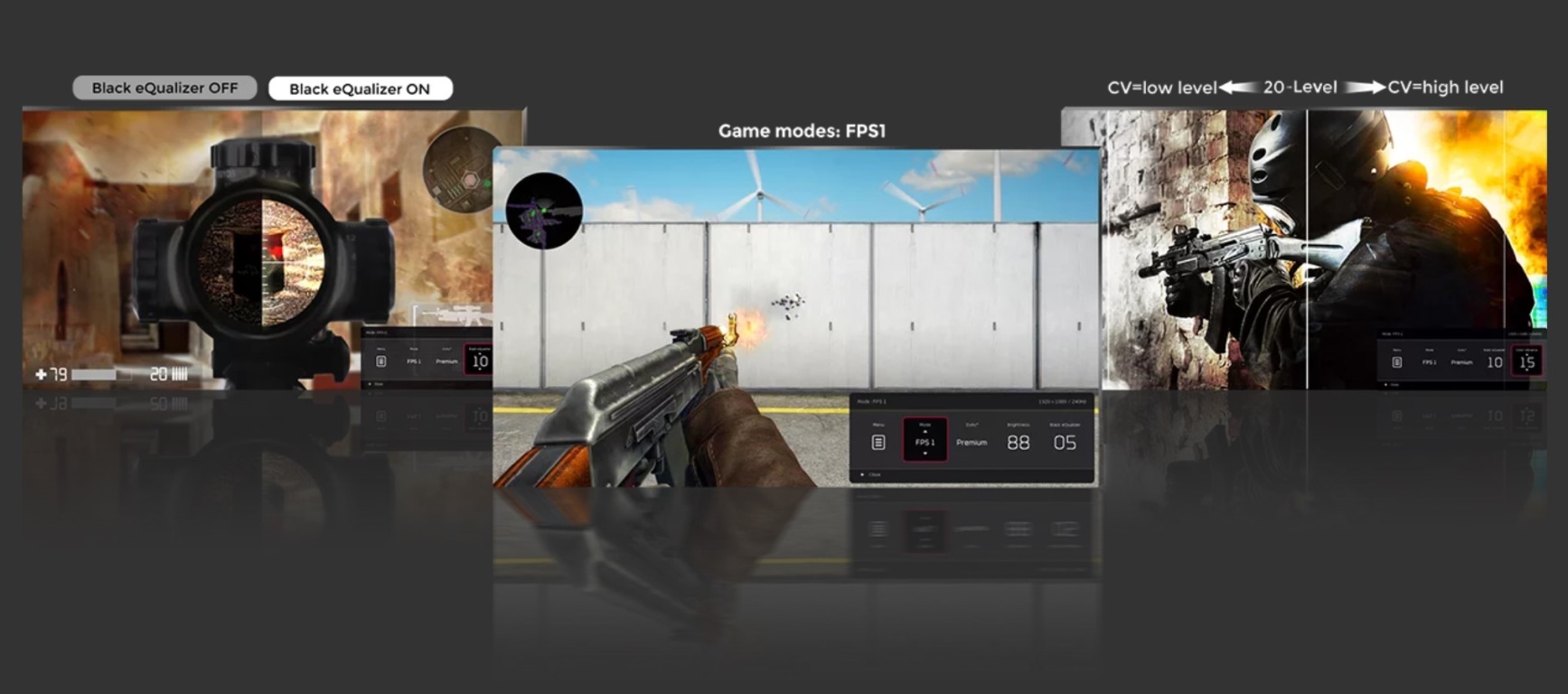The height and width of the screenshot is (694, 1568).
Task: Select the Menu icon on the left screen's OSD
Action: click(x=381, y=362)
